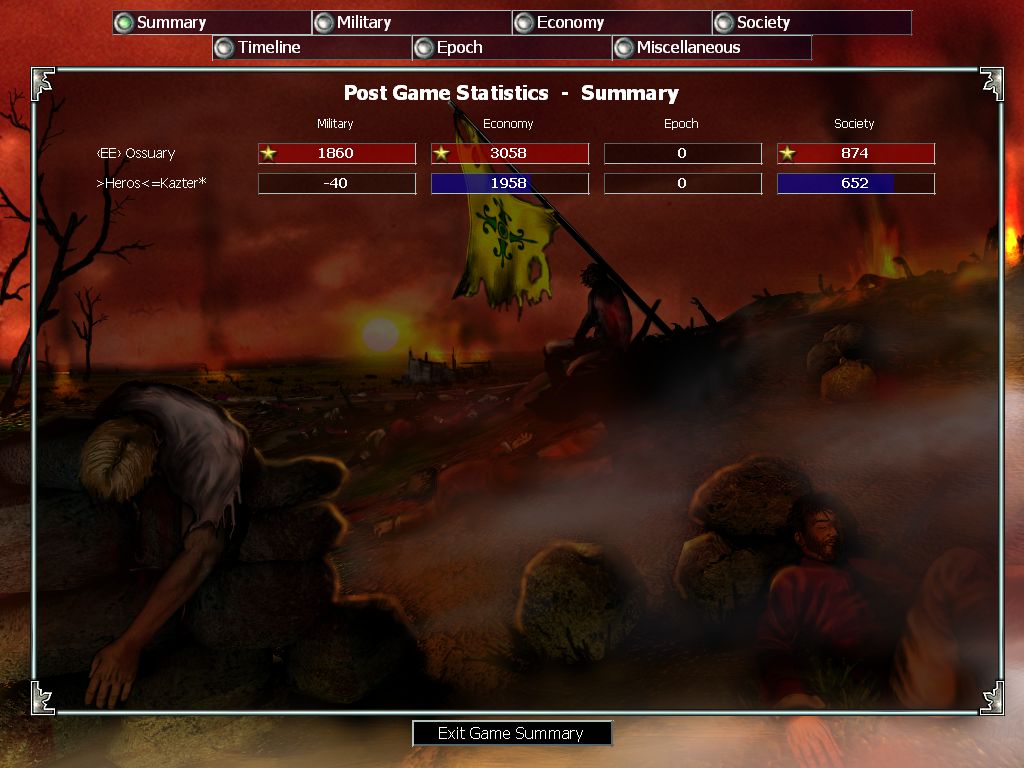Screen dimensions: 1024x768
Task: Switch to the Epoch tab
Action: (511, 48)
